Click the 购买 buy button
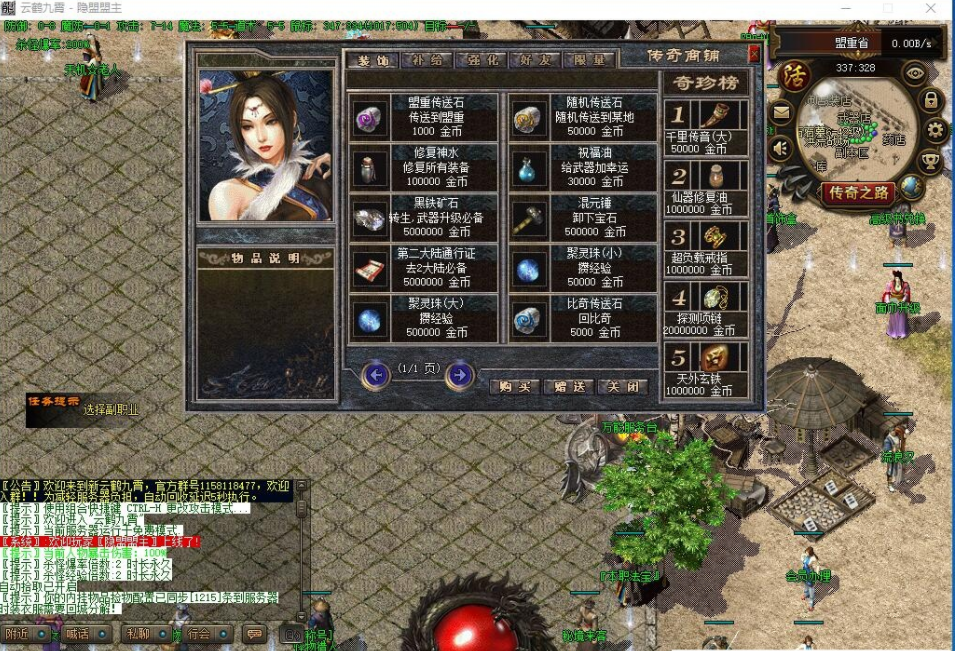Image resolution: width=955 pixels, height=651 pixels. point(514,387)
